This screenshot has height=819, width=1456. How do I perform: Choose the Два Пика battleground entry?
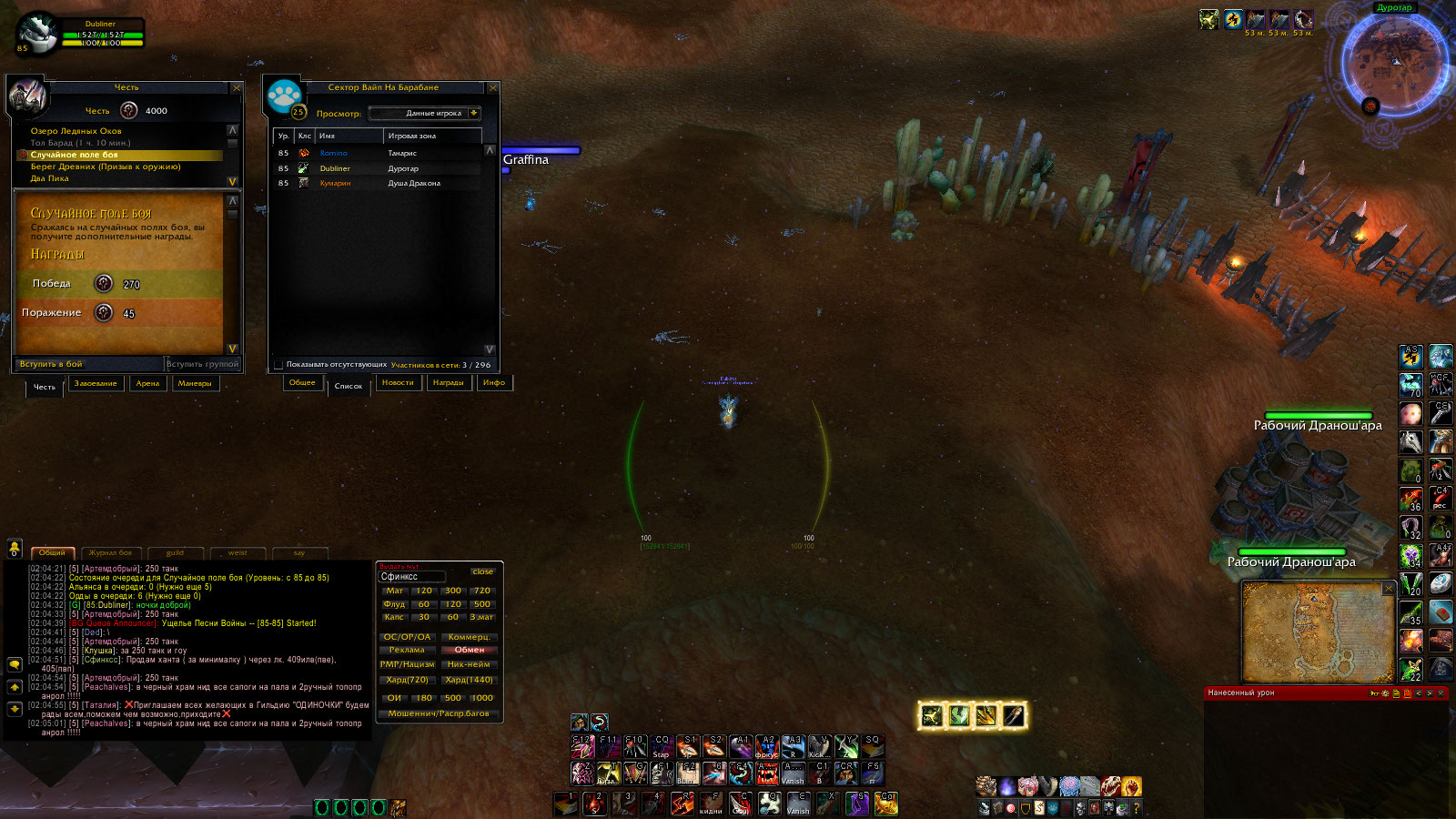pyautogui.click(x=50, y=178)
